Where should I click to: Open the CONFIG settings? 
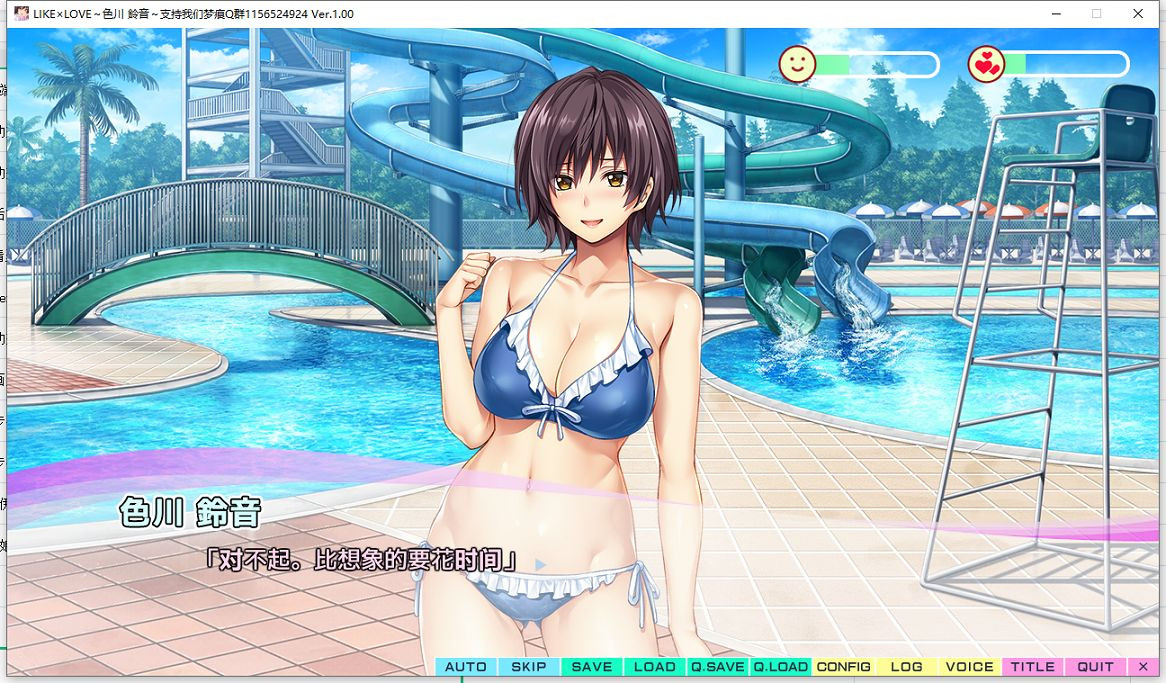pyautogui.click(x=844, y=667)
